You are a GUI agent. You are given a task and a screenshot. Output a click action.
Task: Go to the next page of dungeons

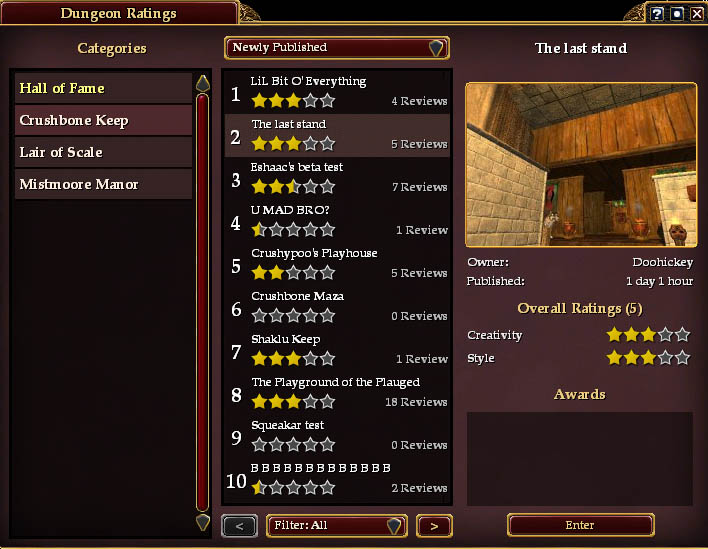point(433,526)
